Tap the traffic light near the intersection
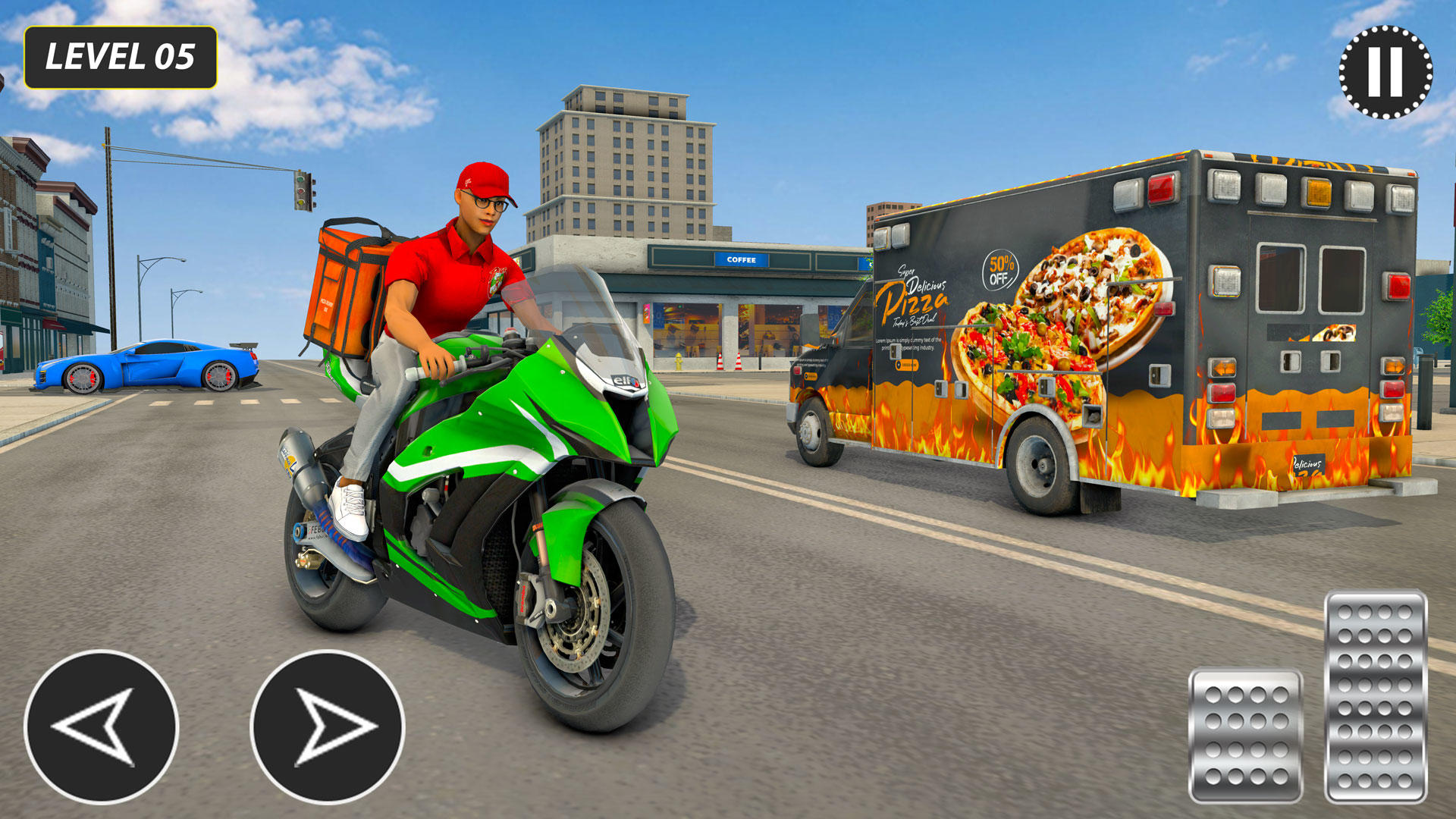The width and height of the screenshot is (1456, 819). pyautogui.click(x=303, y=192)
